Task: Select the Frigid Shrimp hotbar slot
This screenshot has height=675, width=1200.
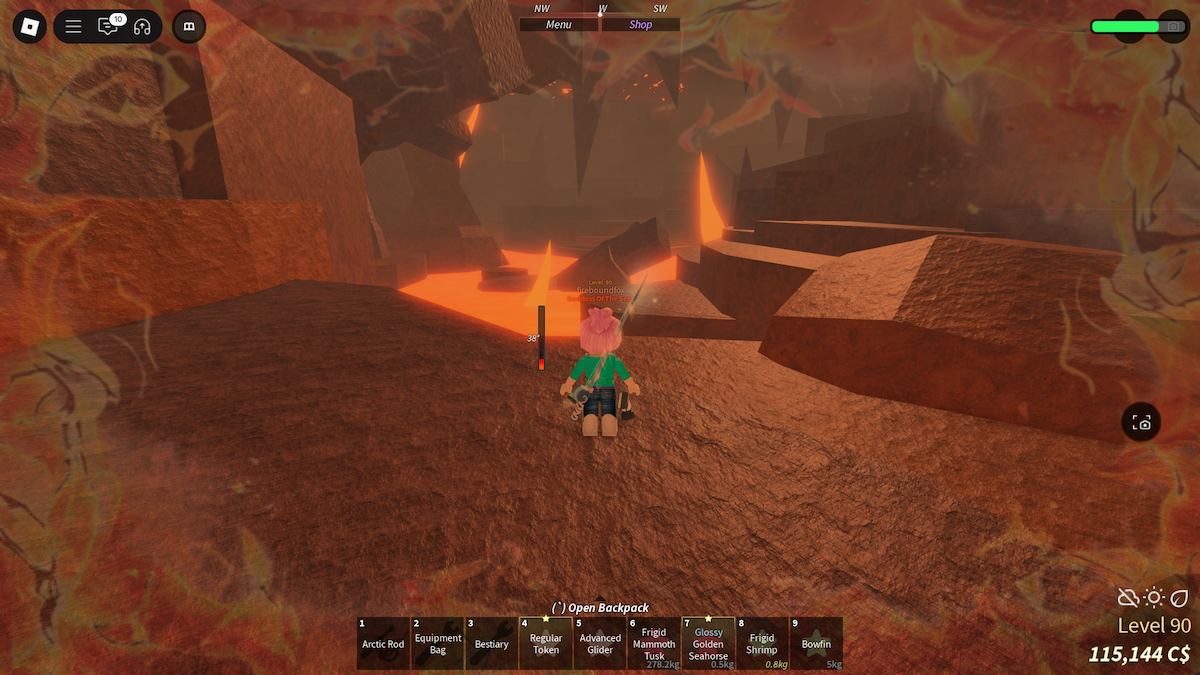Action: tap(762, 643)
